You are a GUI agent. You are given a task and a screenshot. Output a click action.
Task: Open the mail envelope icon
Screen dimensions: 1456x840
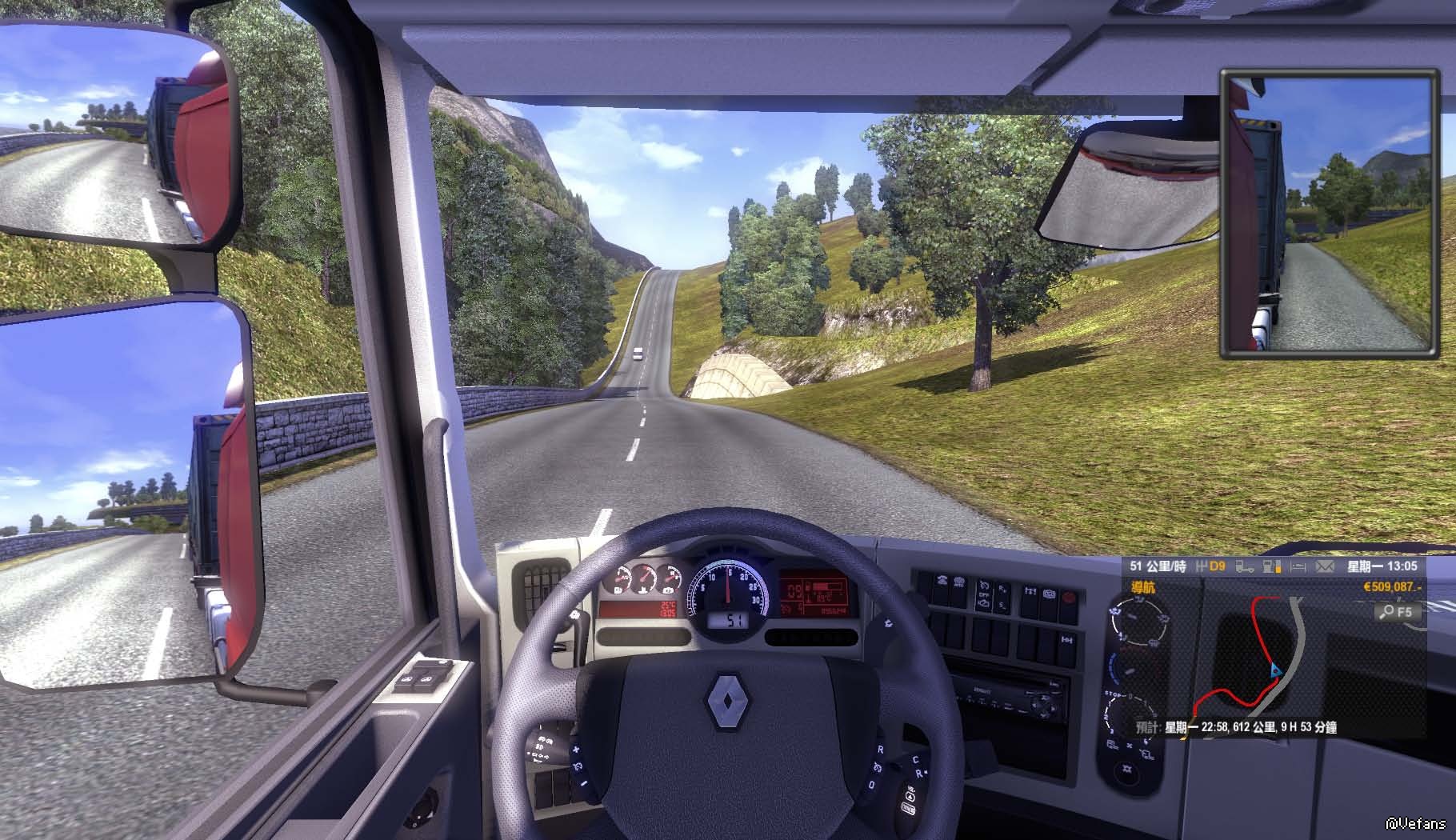point(1325,566)
